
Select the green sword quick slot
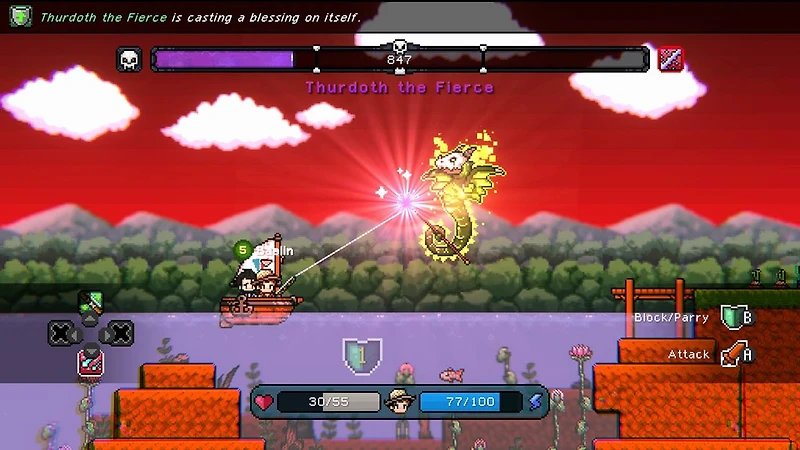tap(91, 303)
